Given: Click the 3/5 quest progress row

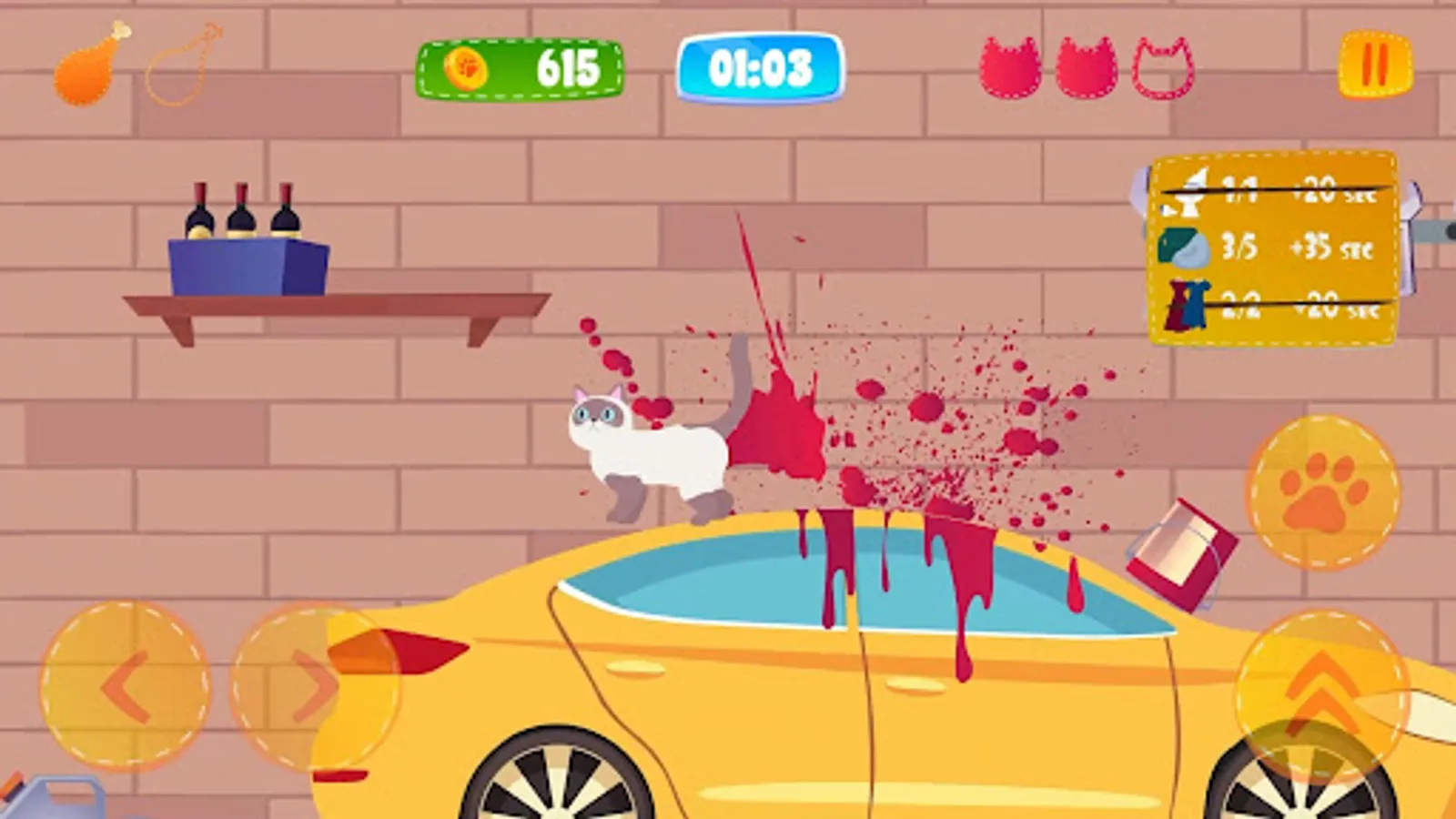Looking at the screenshot, I should pos(1274,248).
